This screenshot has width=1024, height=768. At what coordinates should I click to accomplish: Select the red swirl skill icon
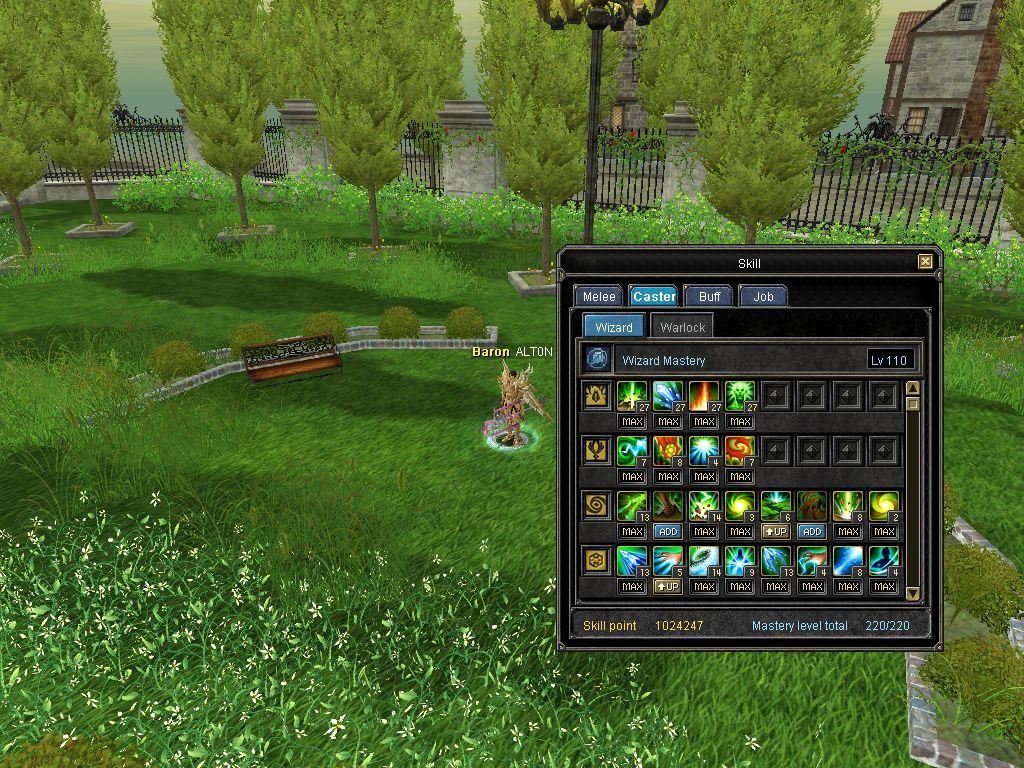pyautogui.click(x=740, y=451)
